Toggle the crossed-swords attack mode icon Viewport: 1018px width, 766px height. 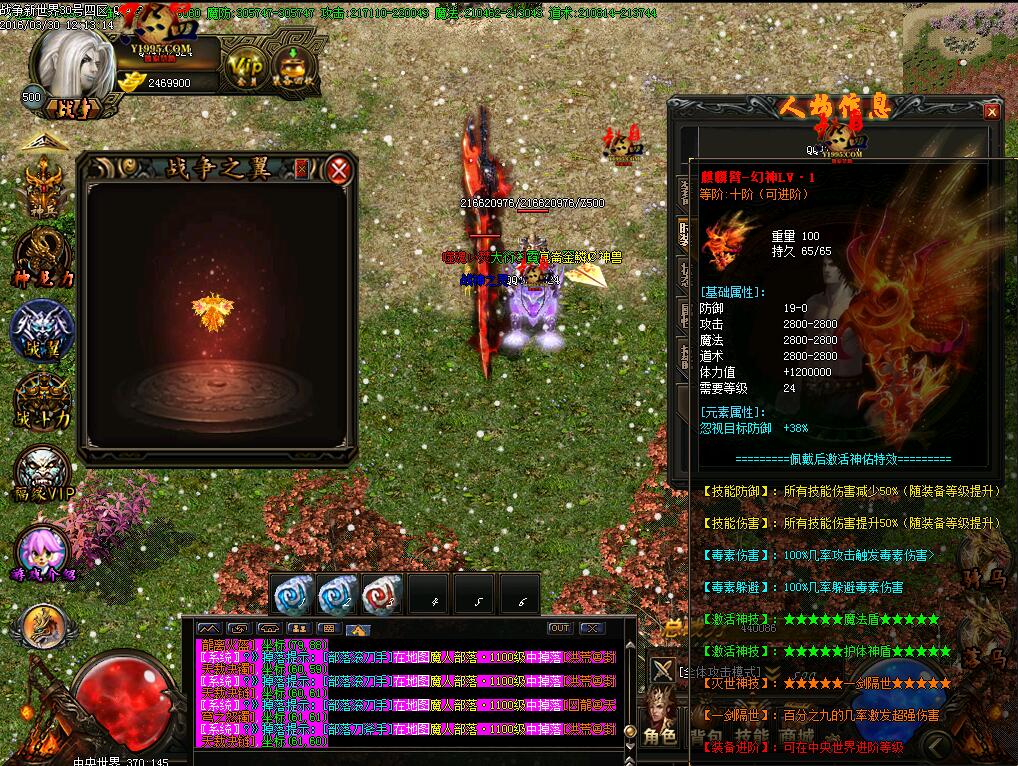click(x=663, y=670)
